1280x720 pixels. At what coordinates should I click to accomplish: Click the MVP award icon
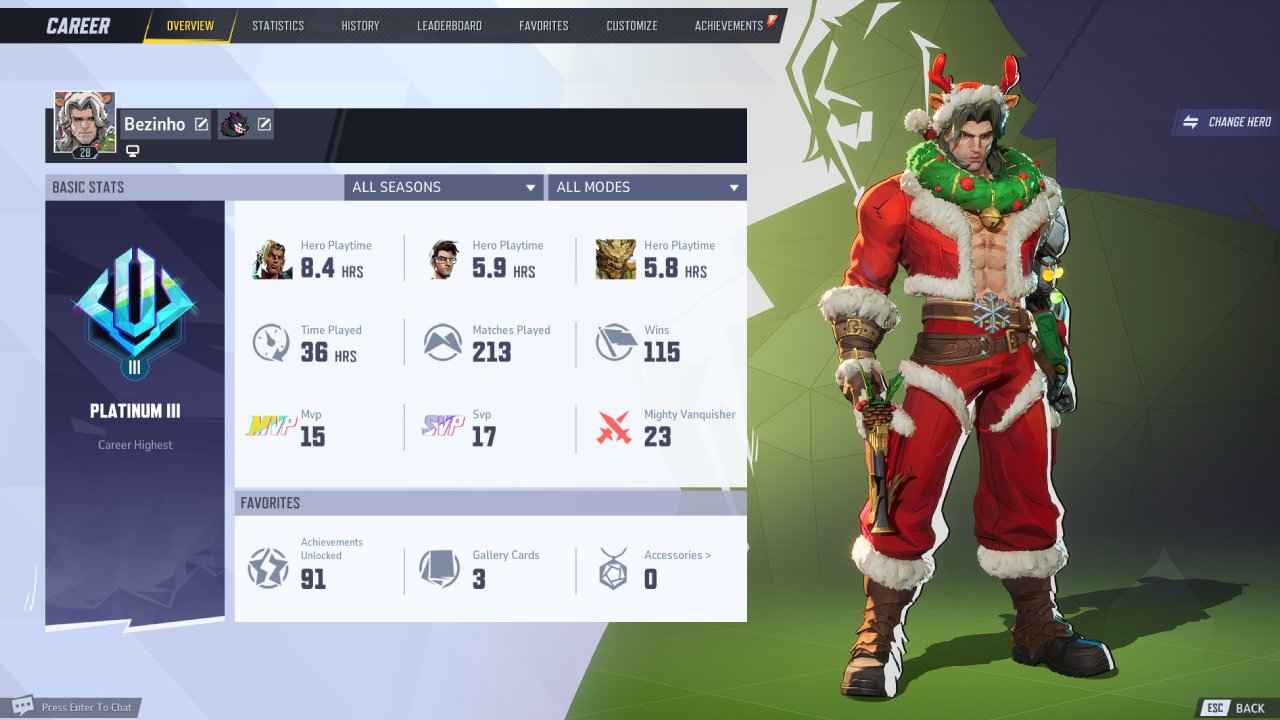pyautogui.click(x=270, y=428)
